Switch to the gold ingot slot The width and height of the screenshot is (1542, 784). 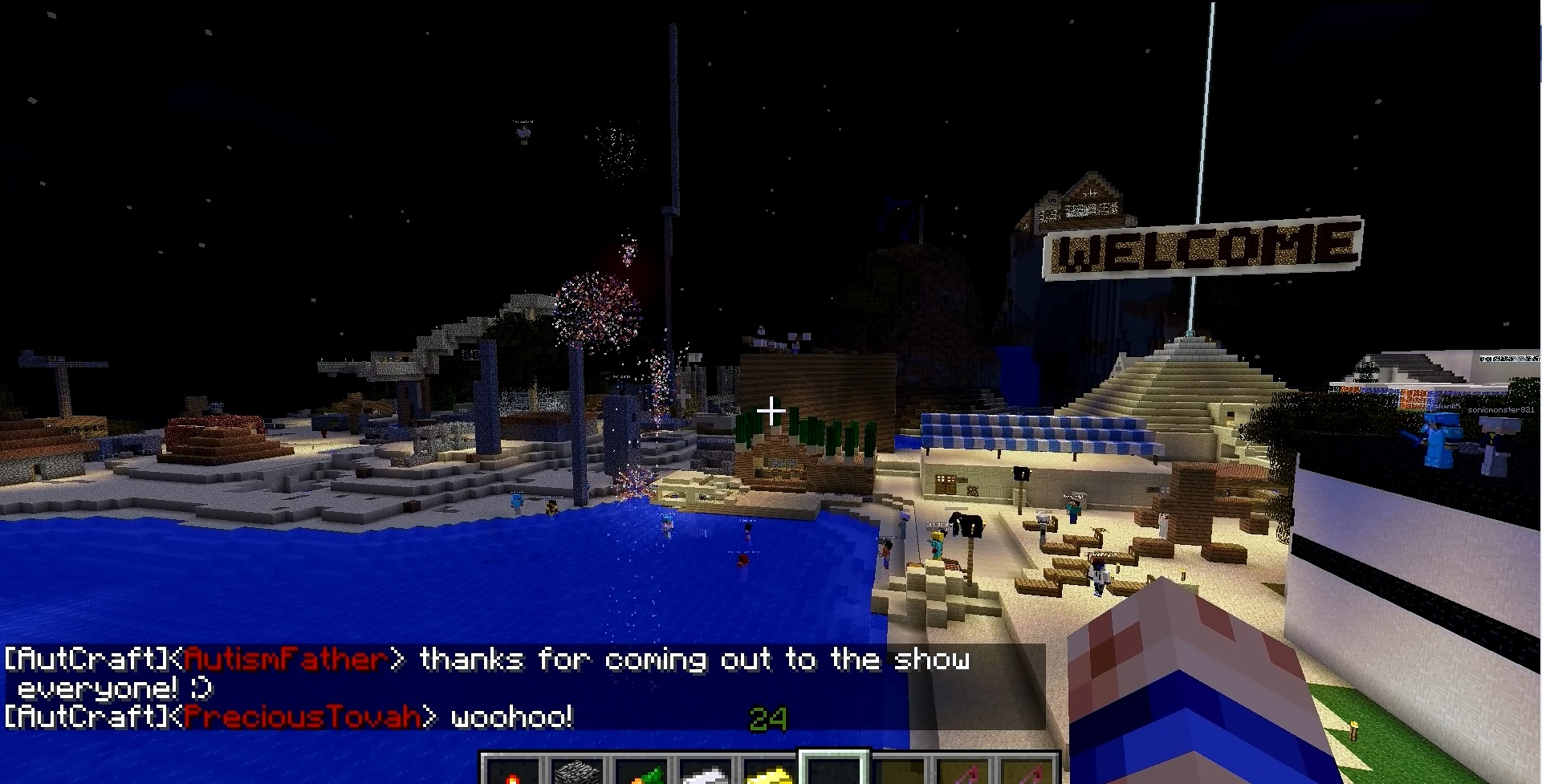tap(769, 773)
